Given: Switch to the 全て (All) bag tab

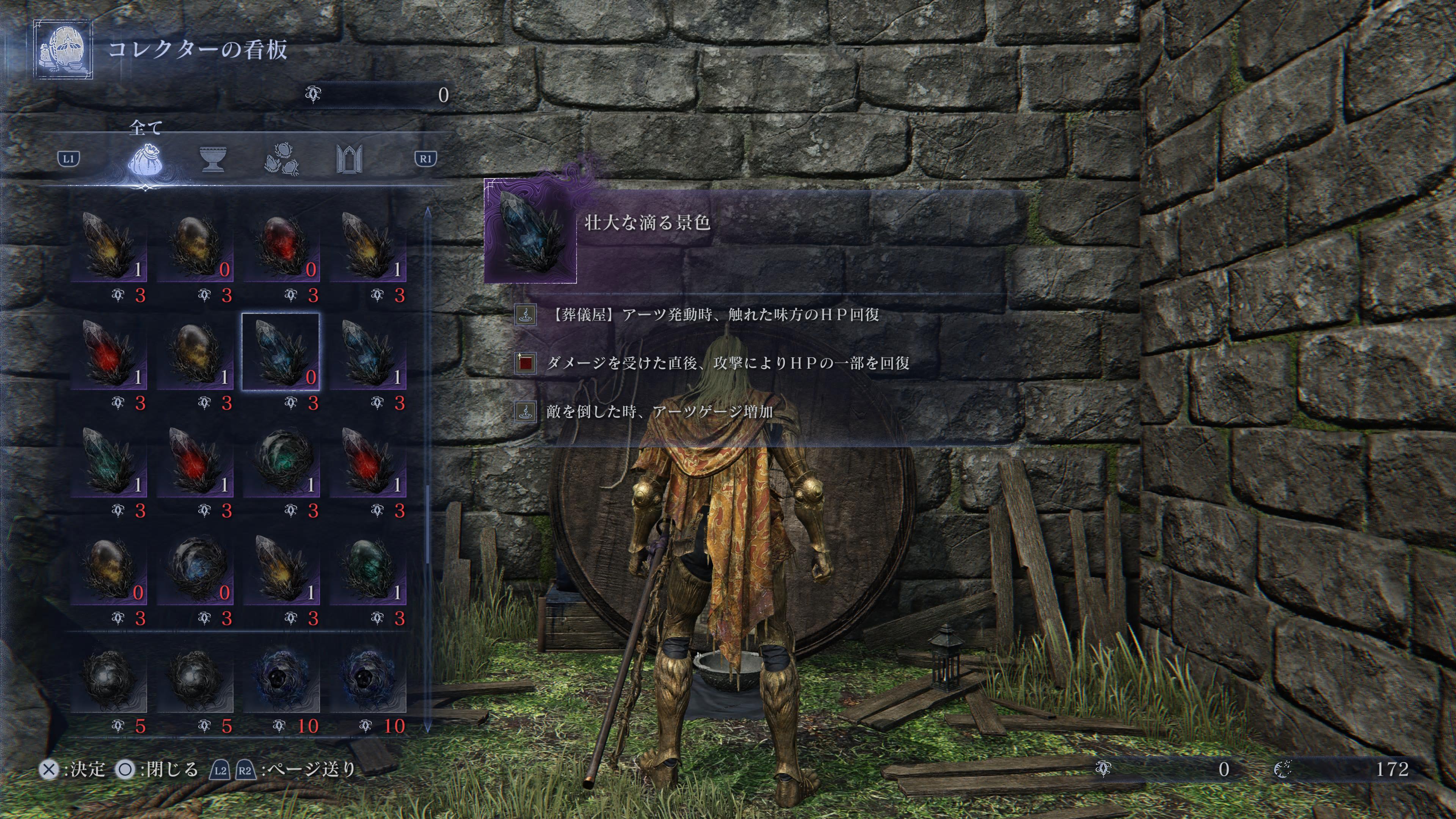Looking at the screenshot, I should point(145,159).
